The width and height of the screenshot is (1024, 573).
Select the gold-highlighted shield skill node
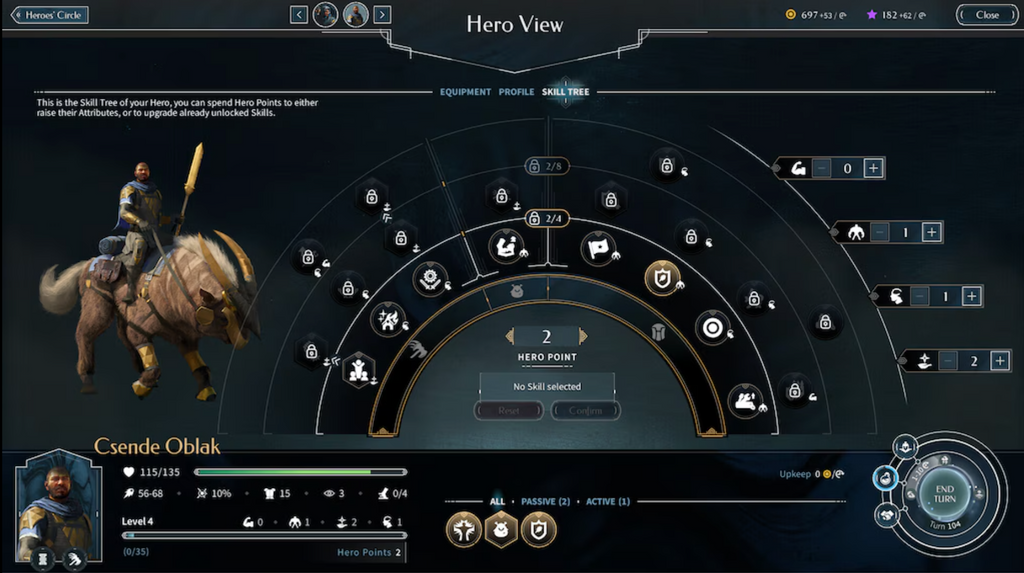661,278
